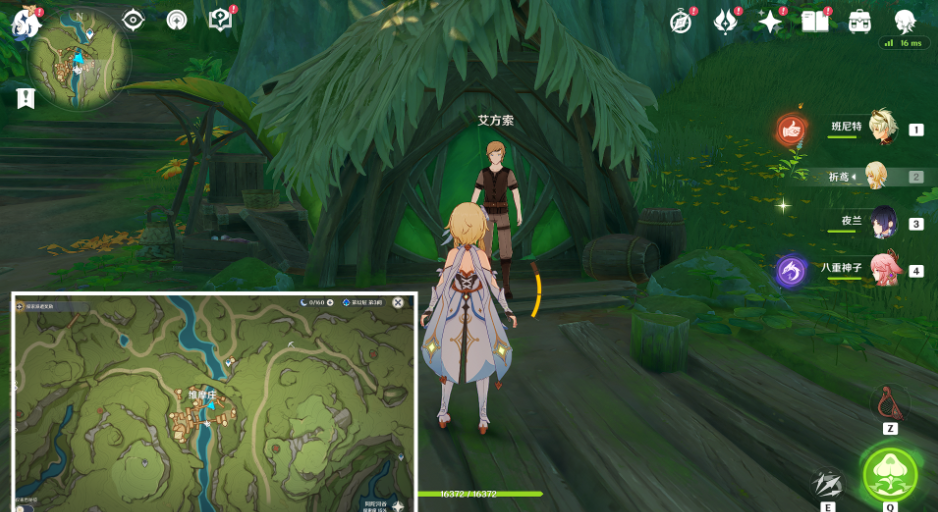The width and height of the screenshot is (938, 512).
Task: Open the Paimon menu icon
Action: point(24,21)
